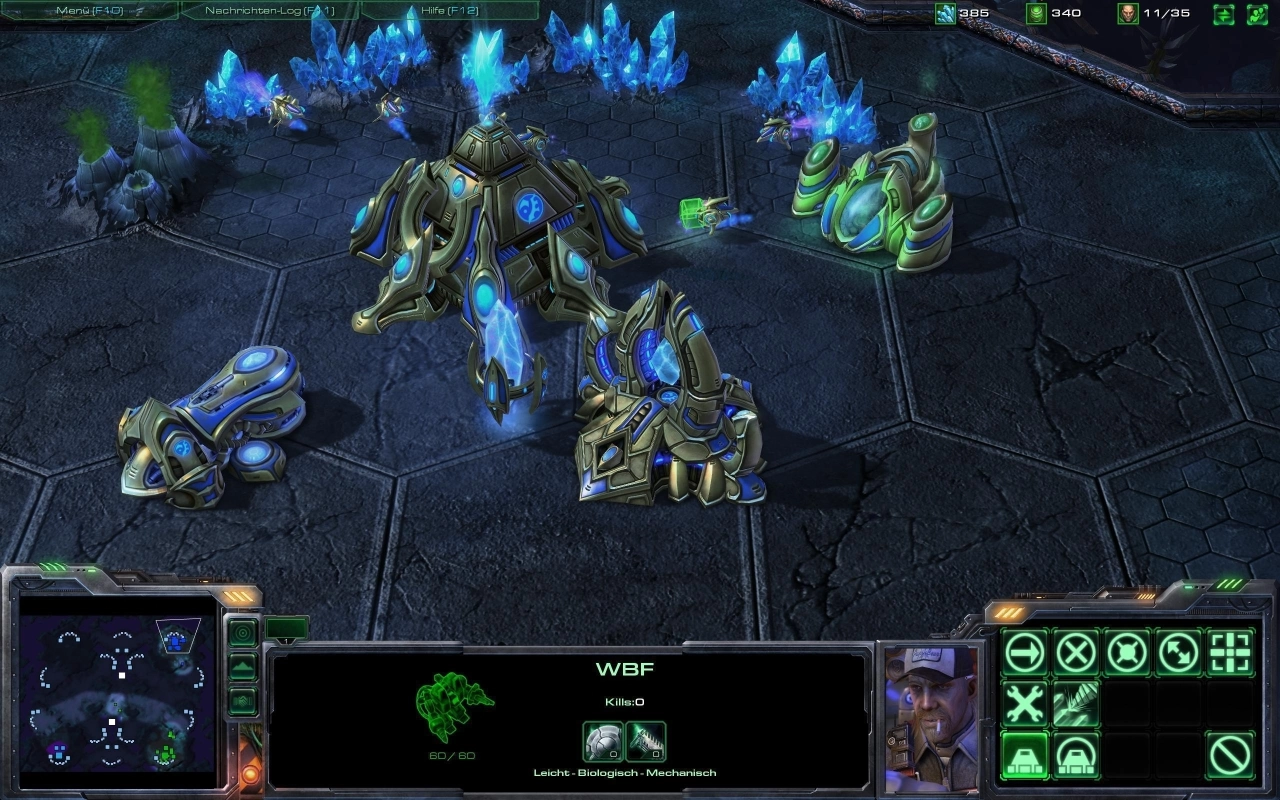Open the Menü (F10) button
The width and height of the screenshot is (1280, 800).
point(88,10)
